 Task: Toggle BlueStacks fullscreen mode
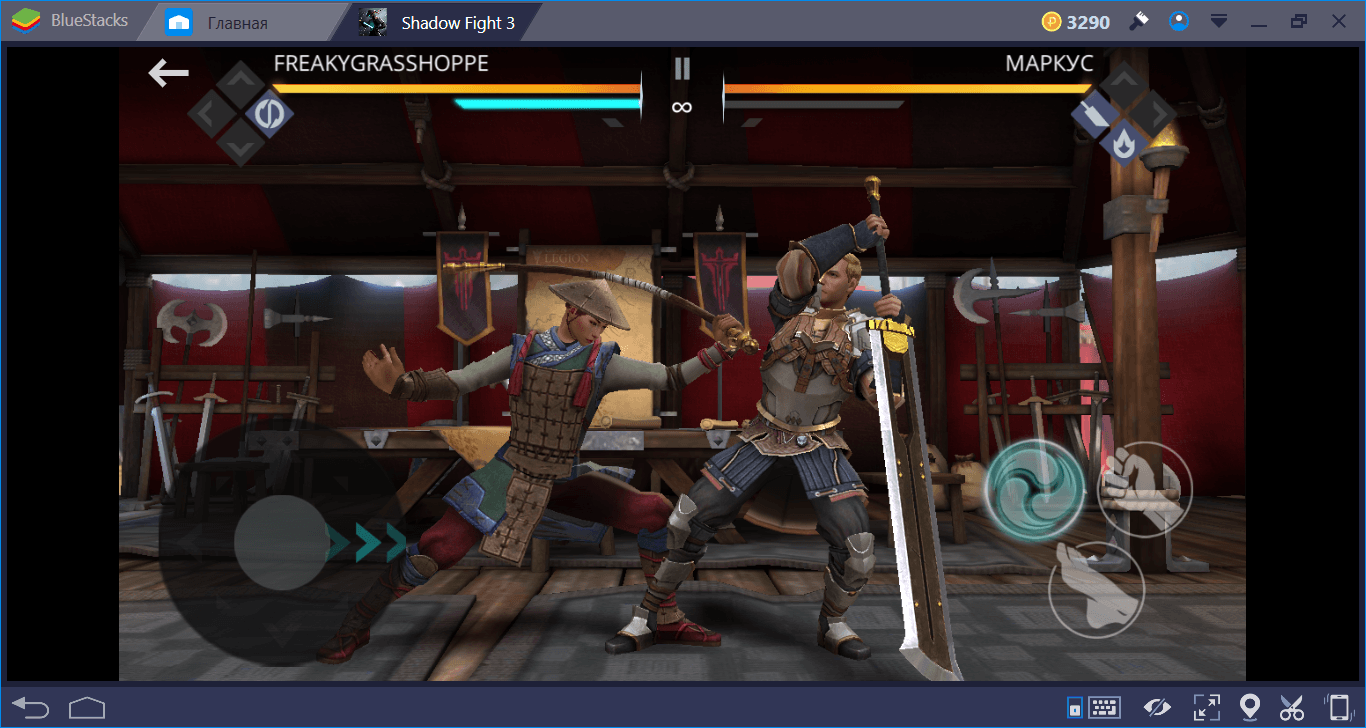pos(1206,708)
